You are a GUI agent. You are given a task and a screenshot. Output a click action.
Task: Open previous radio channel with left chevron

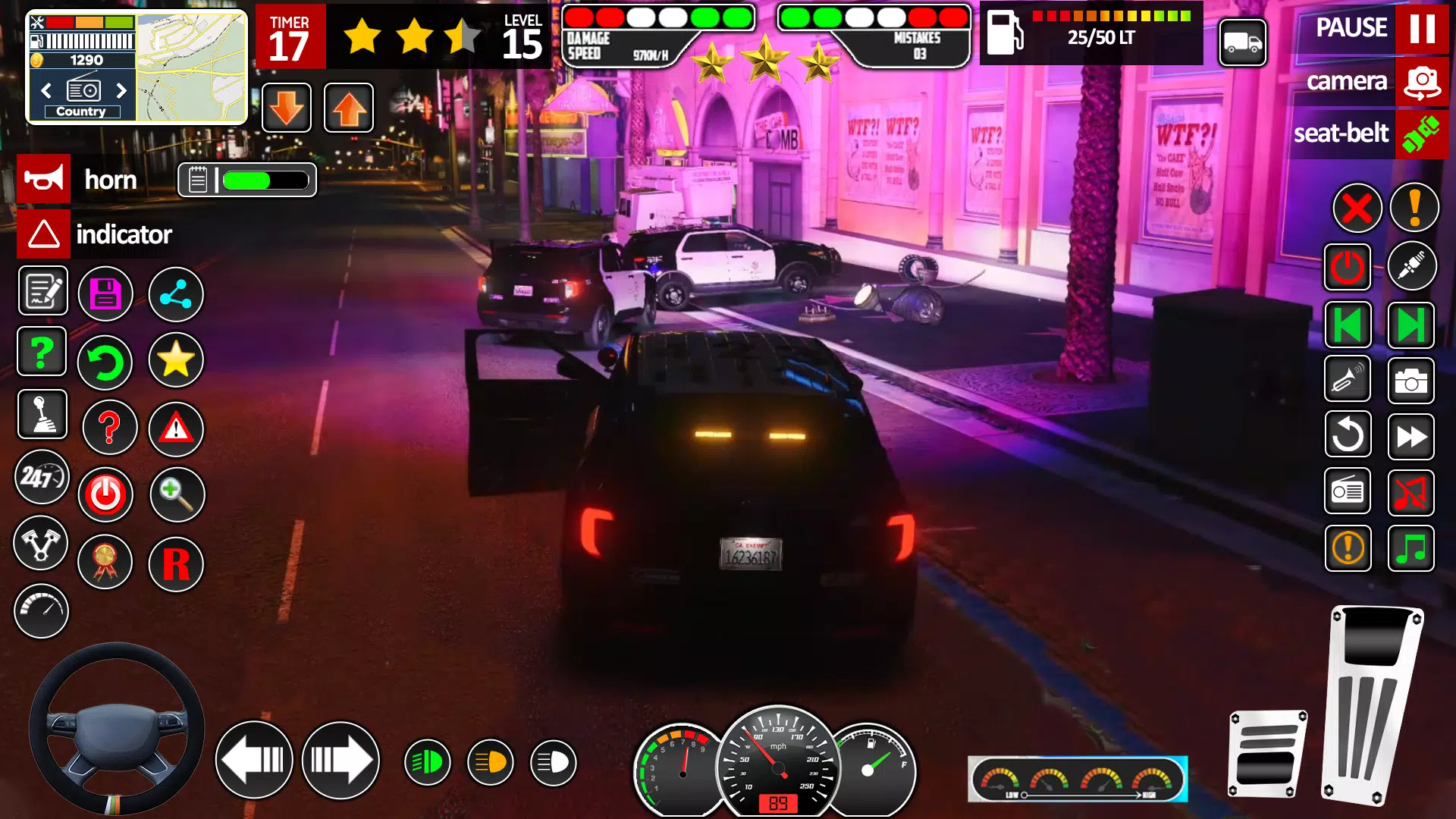tap(47, 90)
